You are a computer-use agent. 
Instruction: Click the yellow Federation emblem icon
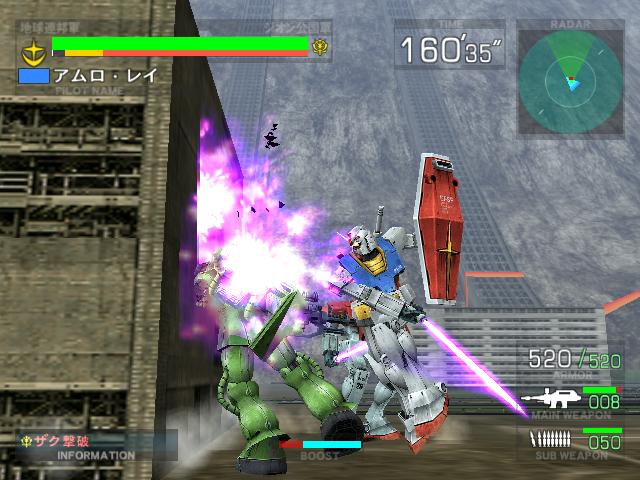[x=34, y=47]
